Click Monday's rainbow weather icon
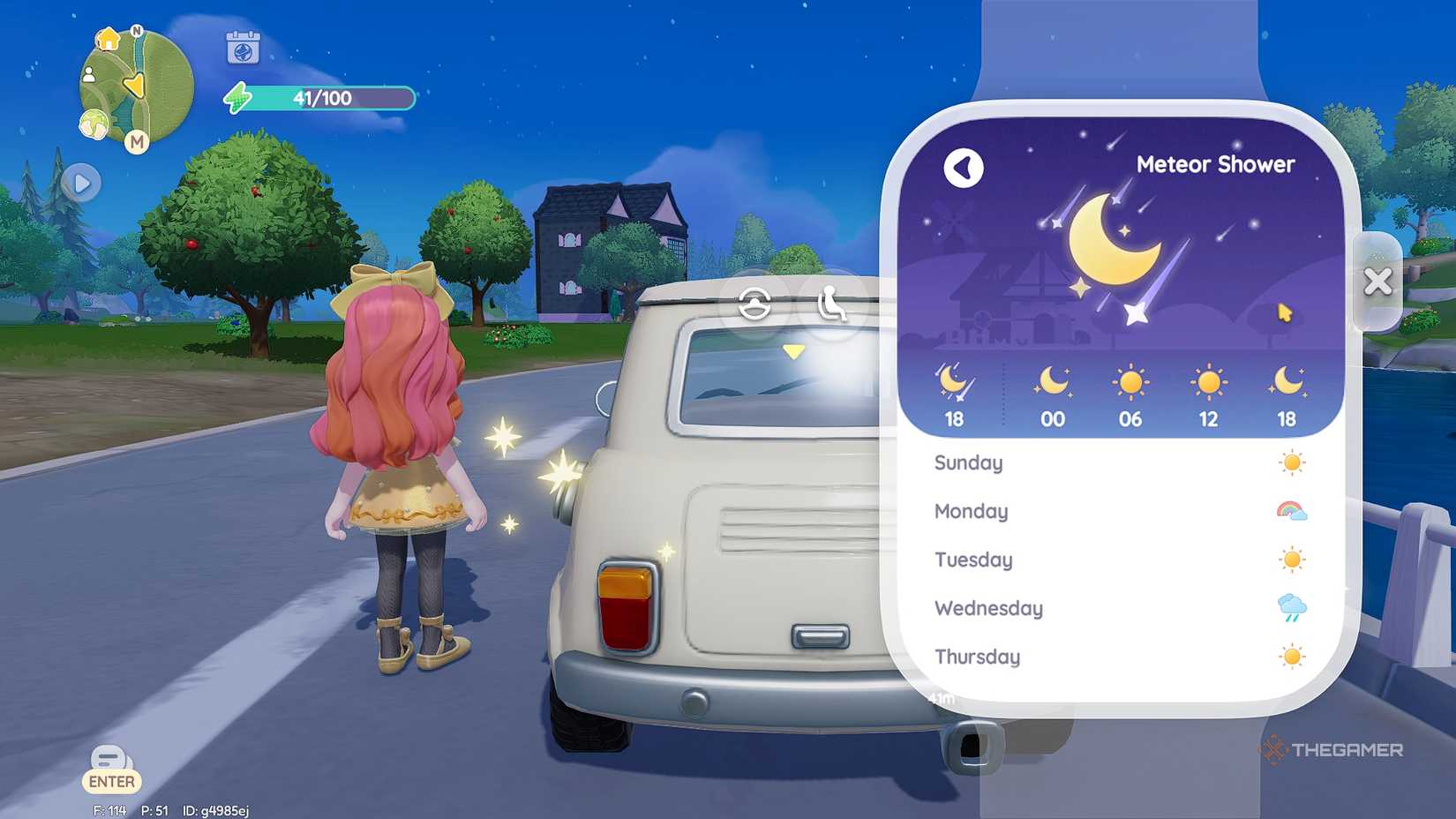Screen dimensions: 1456x819 1291,510
